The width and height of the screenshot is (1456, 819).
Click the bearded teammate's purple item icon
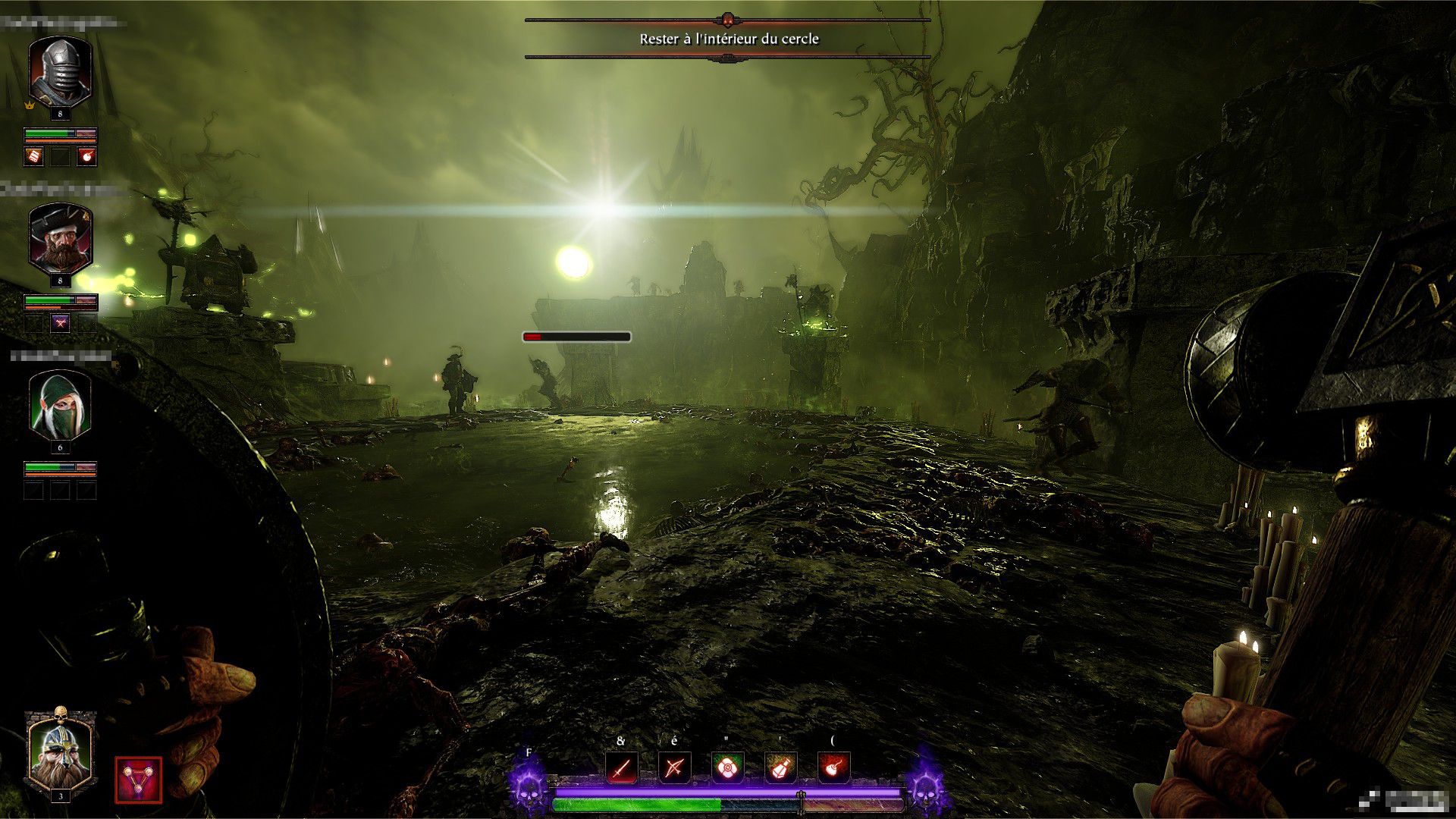pos(60,323)
